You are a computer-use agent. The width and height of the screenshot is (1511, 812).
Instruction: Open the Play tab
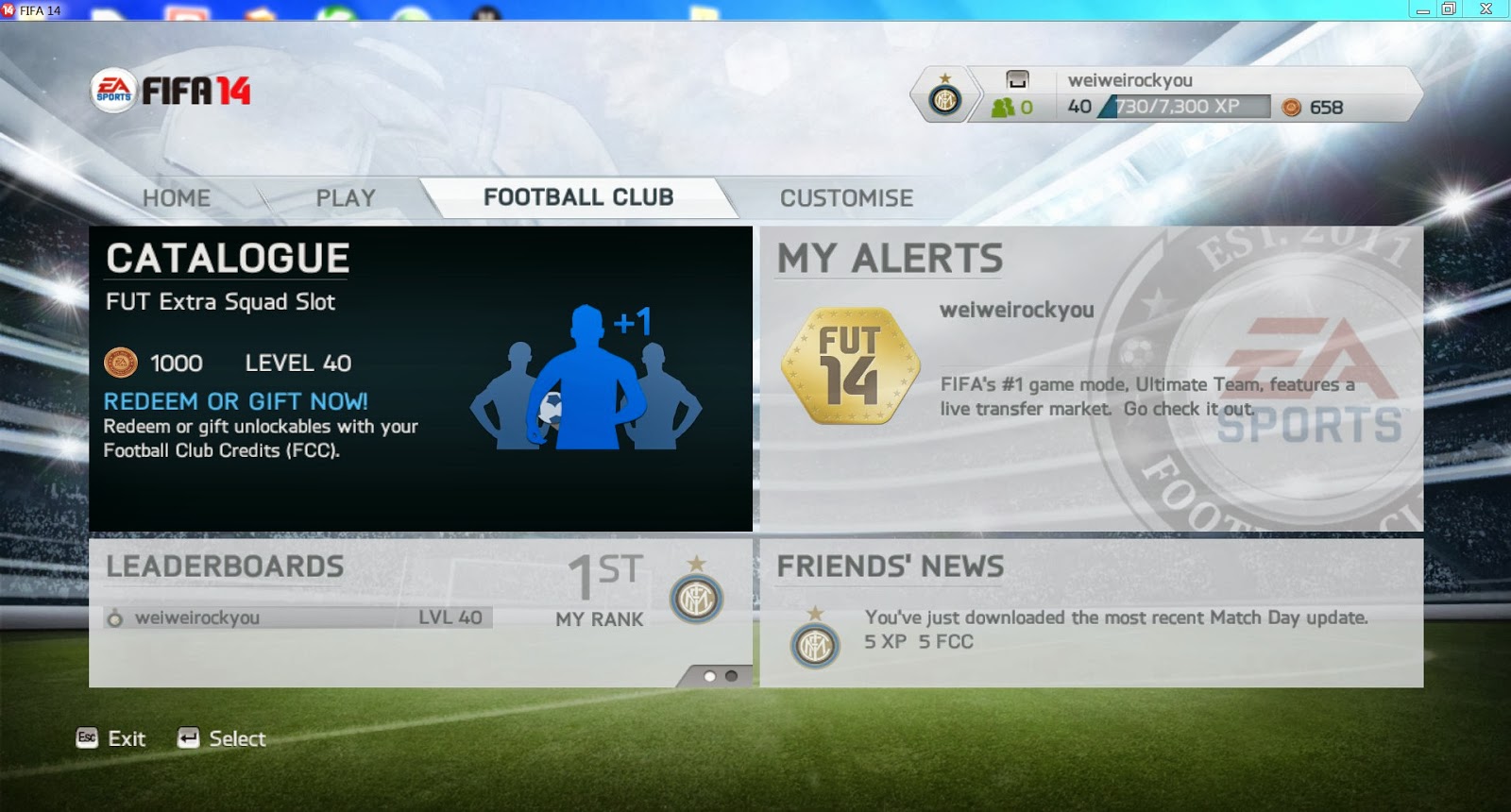coord(345,198)
